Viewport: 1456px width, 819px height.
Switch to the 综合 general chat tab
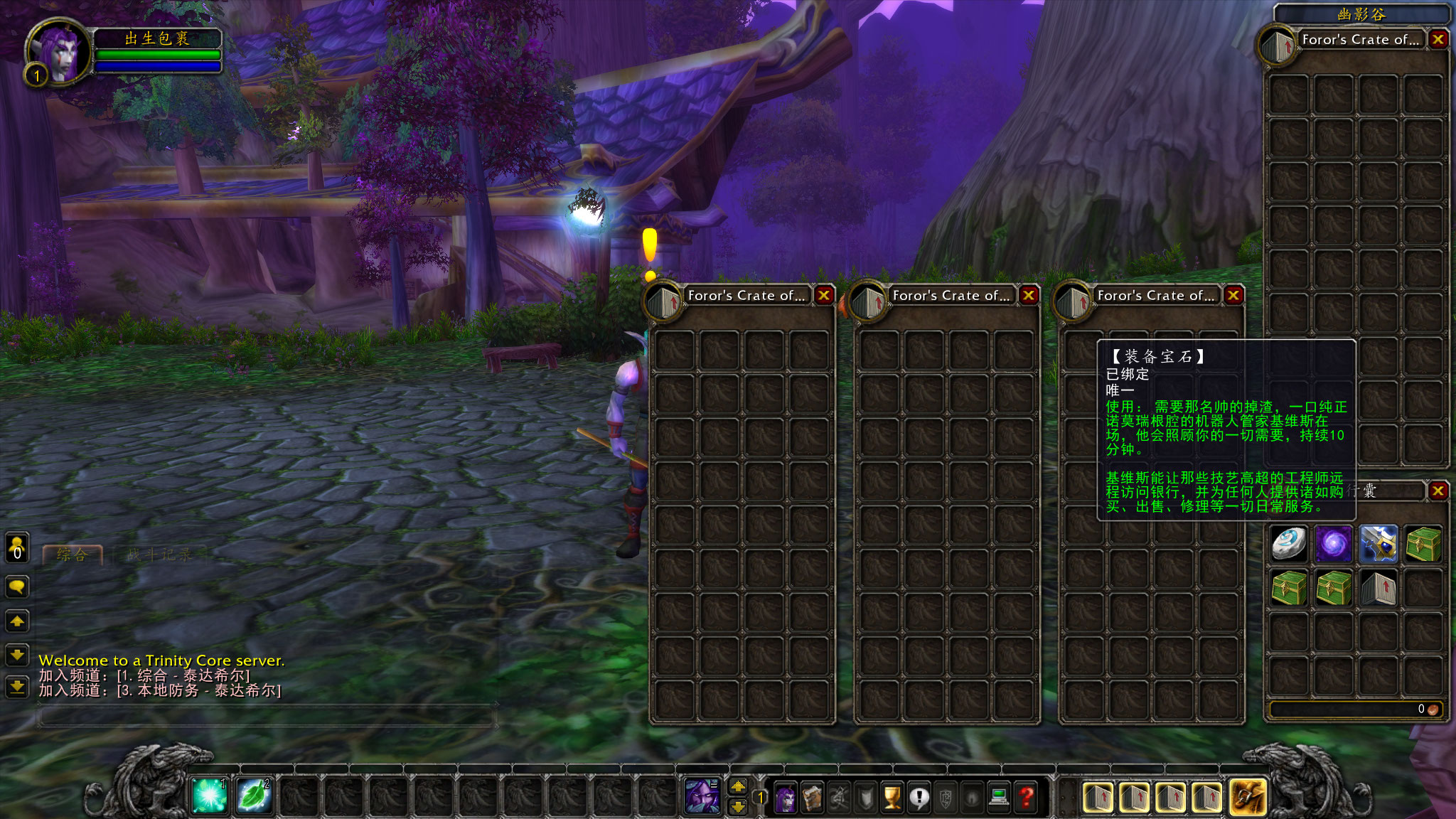(73, 555)
